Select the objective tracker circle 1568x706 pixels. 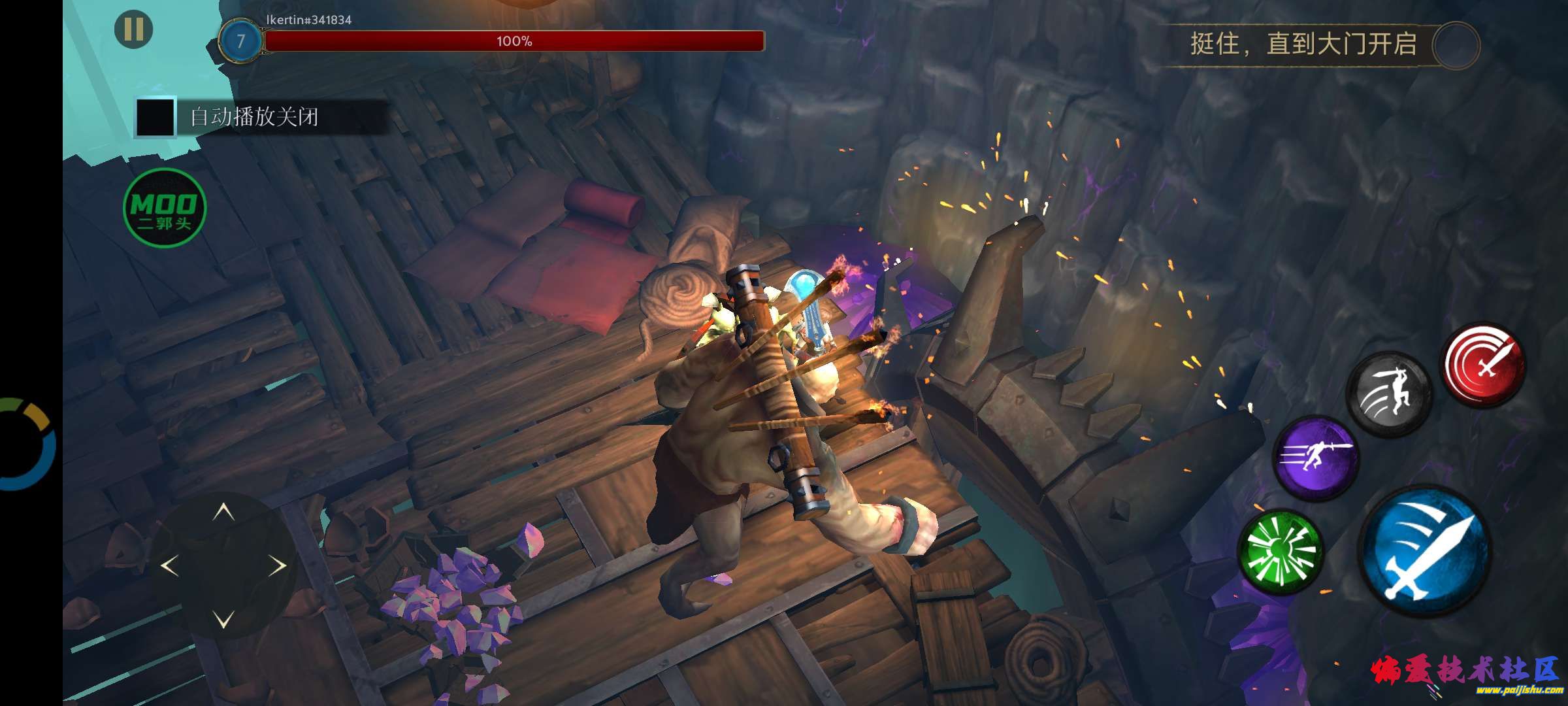pyautogui.click(x=1456, y=45)
